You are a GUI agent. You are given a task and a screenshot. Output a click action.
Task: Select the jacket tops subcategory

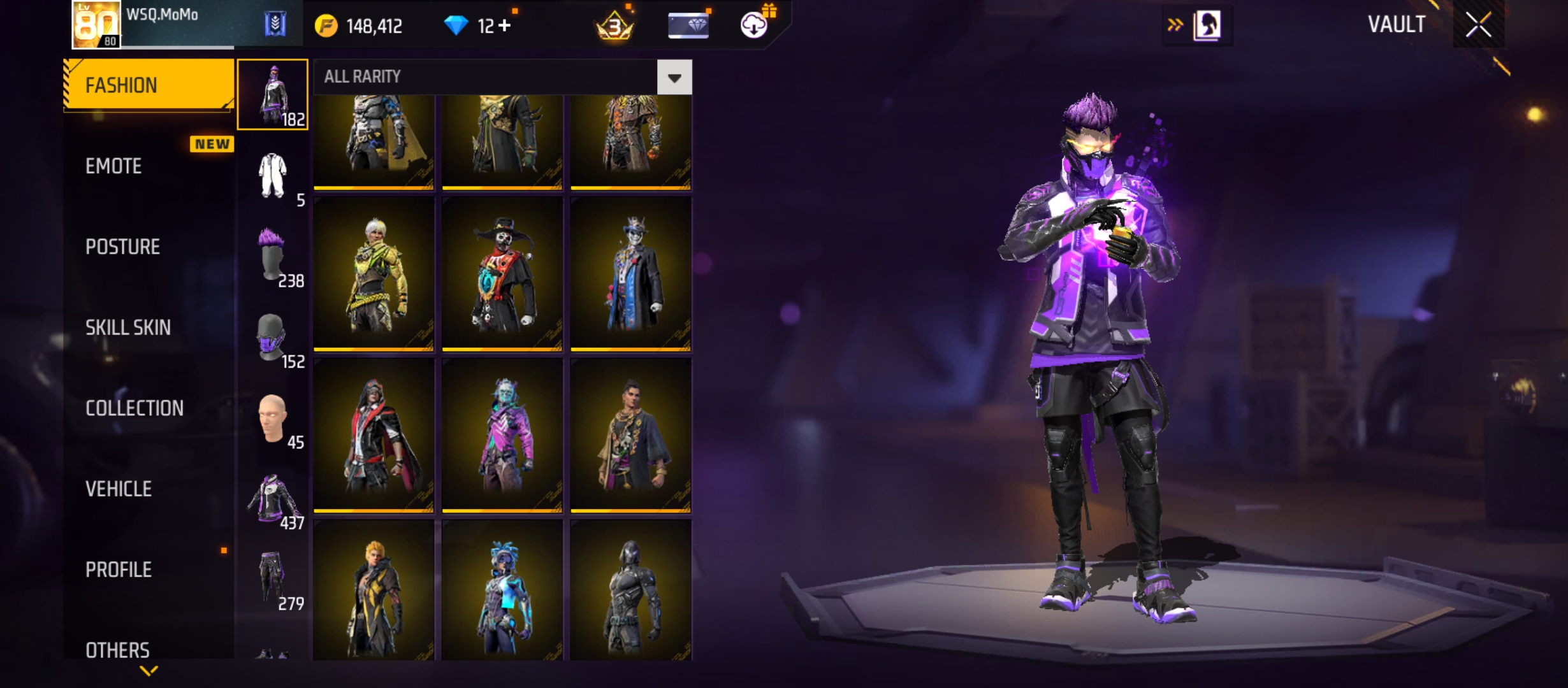click(x=273, y=499)
